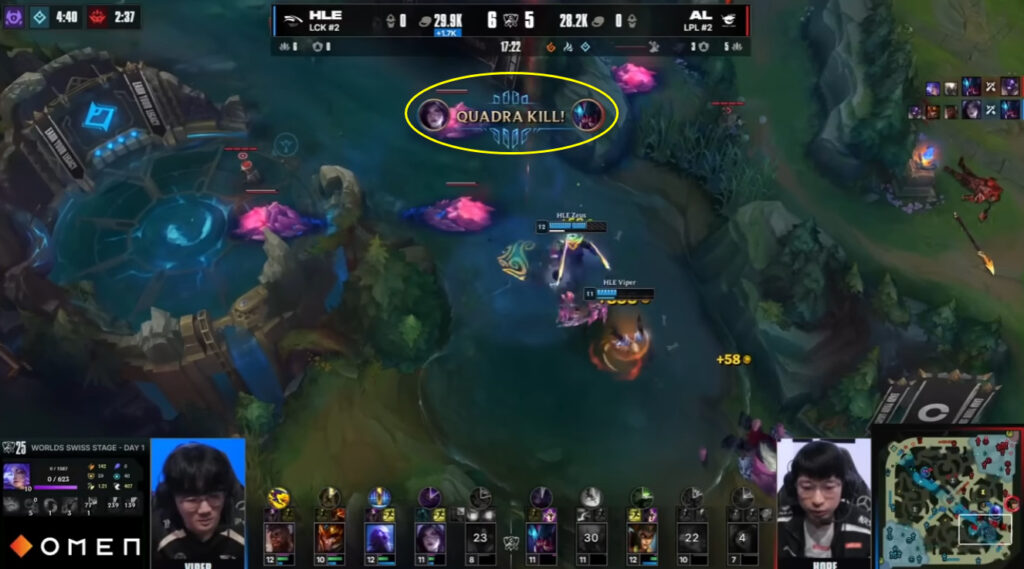Click the dead champion portrait showing 23
Viewport: 1024px width, 569px height.
pyautogui.click(x=480, y=538)
